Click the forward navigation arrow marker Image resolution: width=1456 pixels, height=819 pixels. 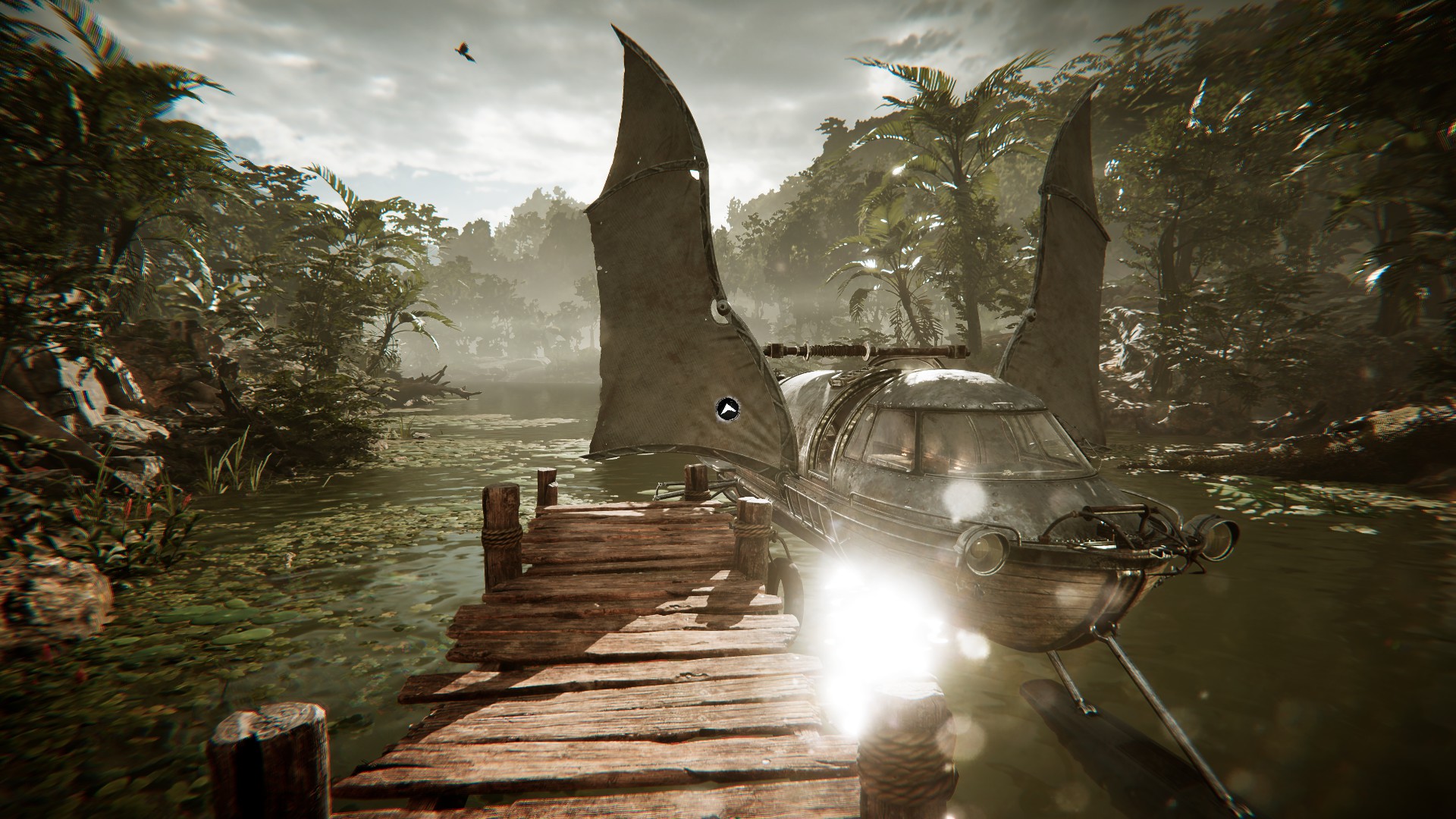pos(727,409)
